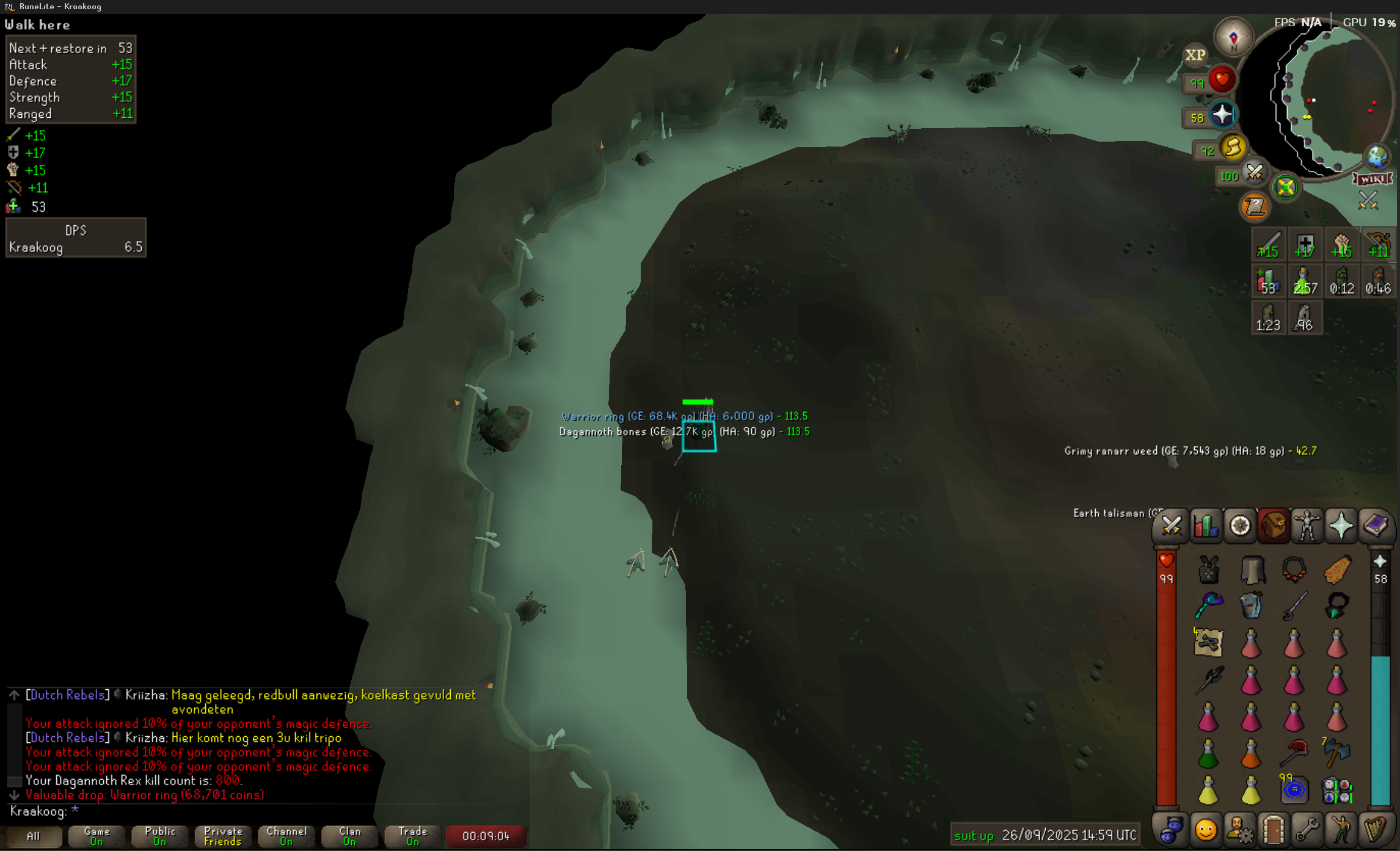Activate quick-prayers via the prayer orb
The image size is (1400, 851).
[x=1222, y=115]
